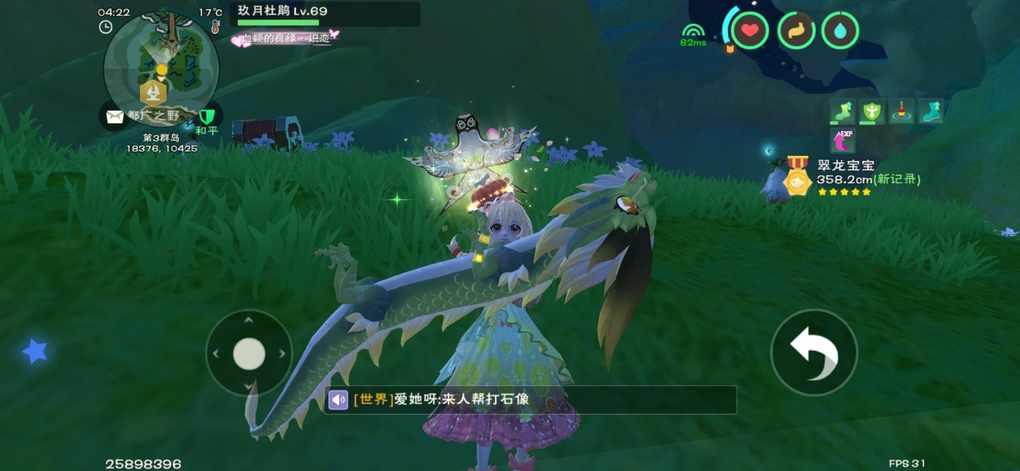Tap the network signal ping indicator
The image size is (1020, 471).
pos(692,35)
